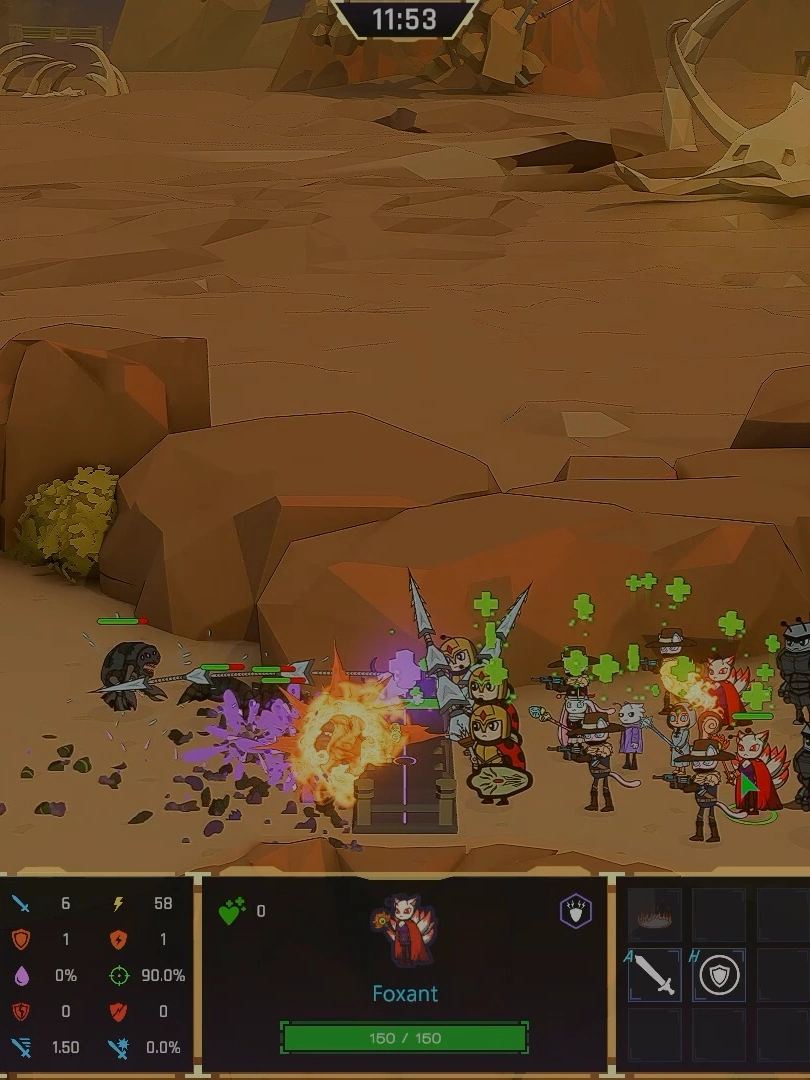Image resolution: width=810 pixels, height=1080 pixels.
Task: Select the sword attack command
Action: tap(655, 975)
